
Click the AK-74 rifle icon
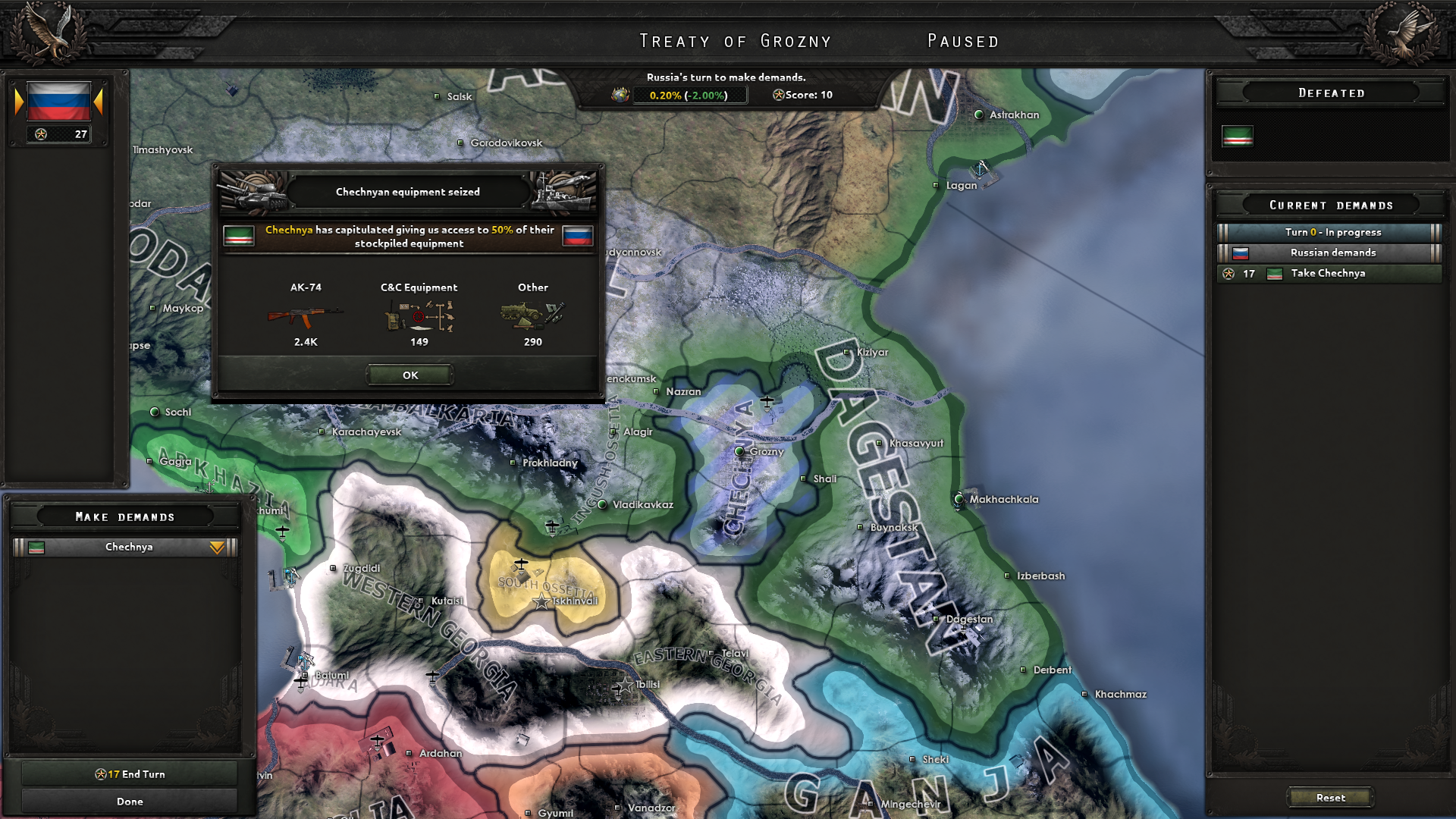pyautogui.click(x=305, y=315)
